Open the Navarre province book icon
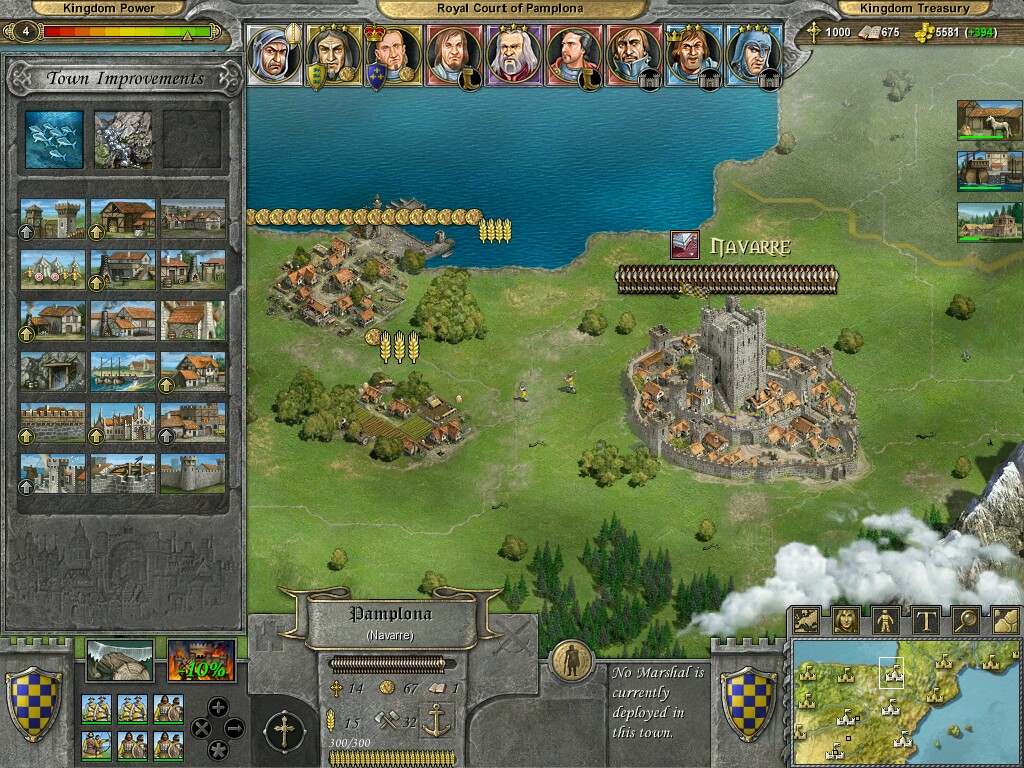This screenshot has width=1024, height=768. [685, 246]
